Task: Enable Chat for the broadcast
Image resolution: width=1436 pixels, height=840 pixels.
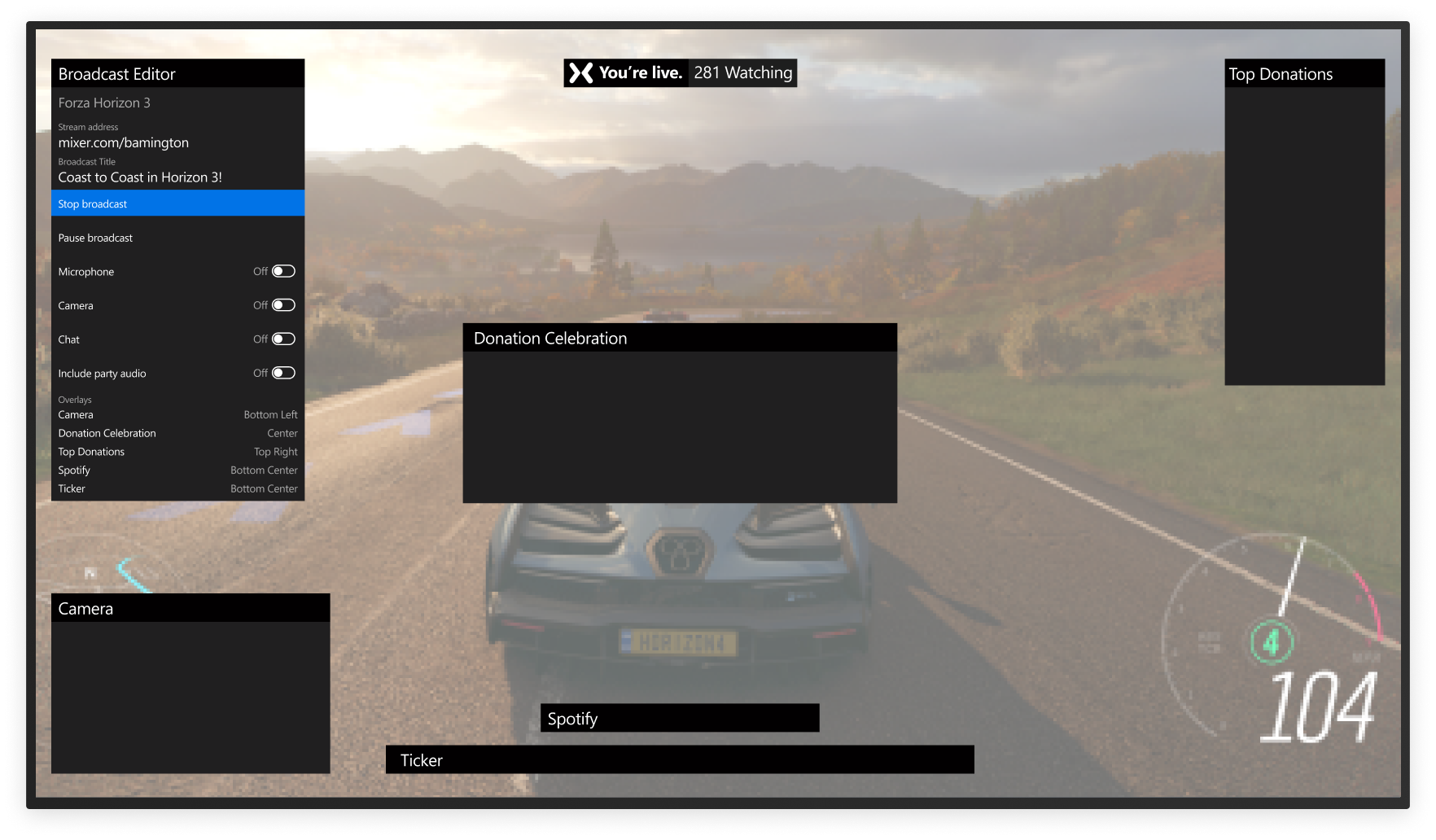Action: pos(284,339)
